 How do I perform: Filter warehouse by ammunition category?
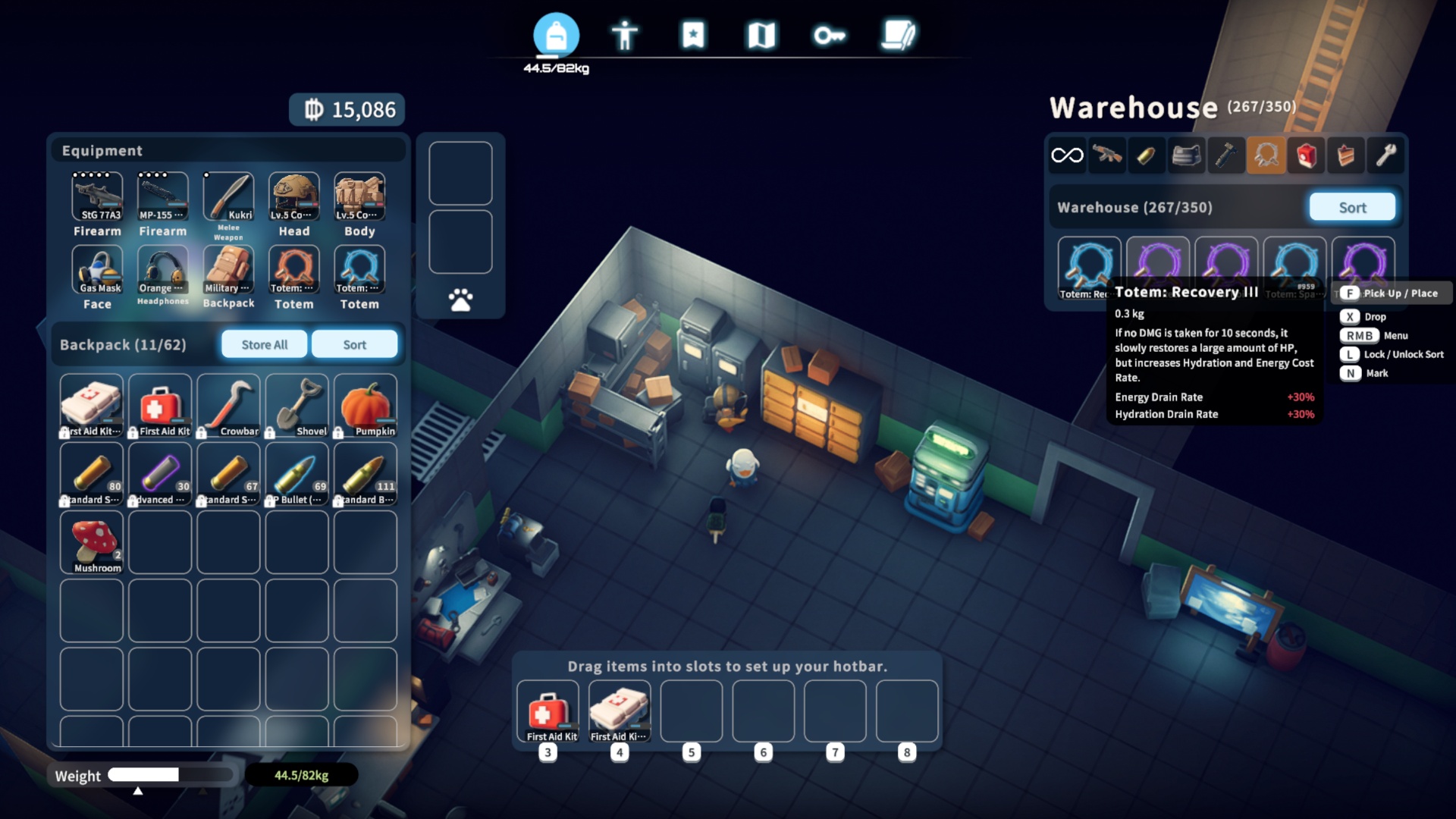click(1146, 155)
